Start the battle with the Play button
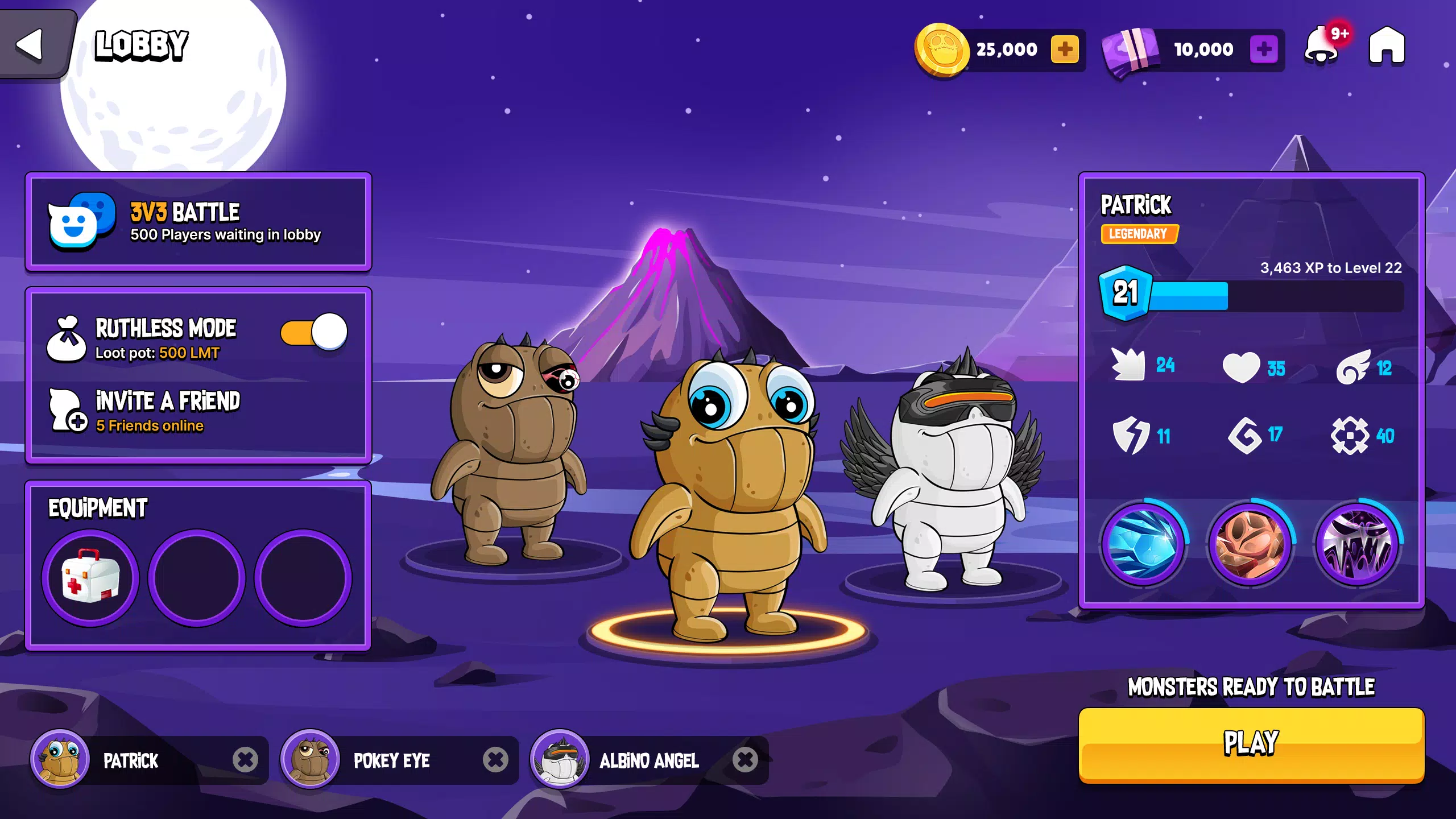Screen dimensions: 1456x819 point(1251,744)
